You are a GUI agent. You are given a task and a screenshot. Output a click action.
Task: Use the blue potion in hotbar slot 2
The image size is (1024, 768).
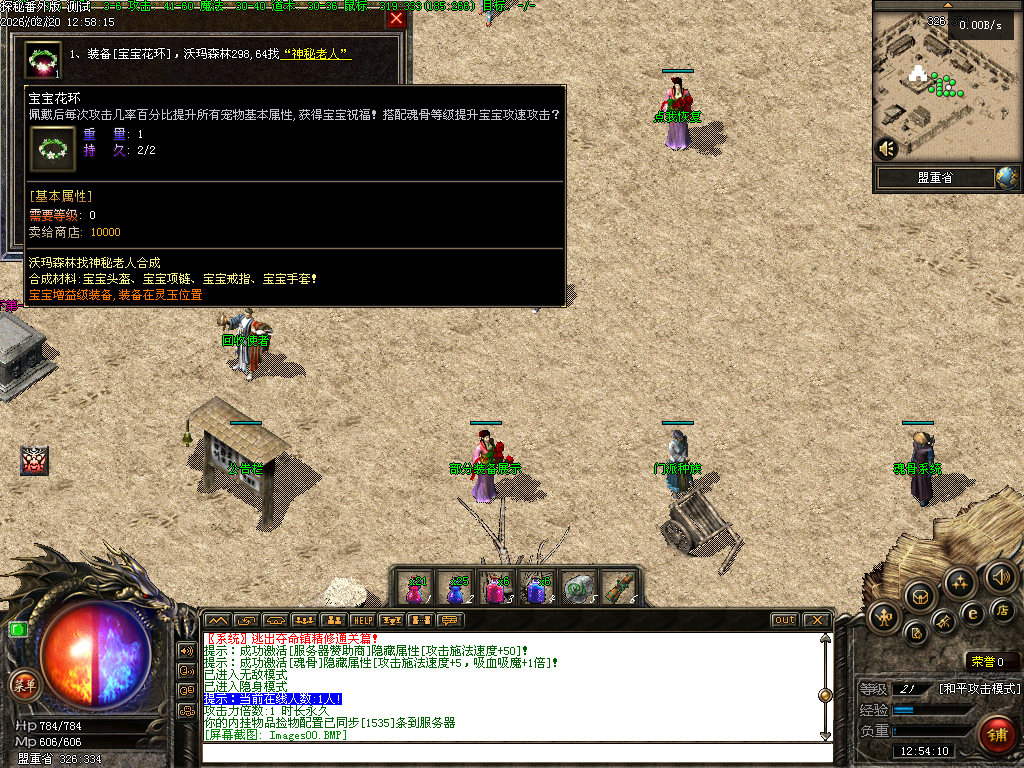coord(456,589)
